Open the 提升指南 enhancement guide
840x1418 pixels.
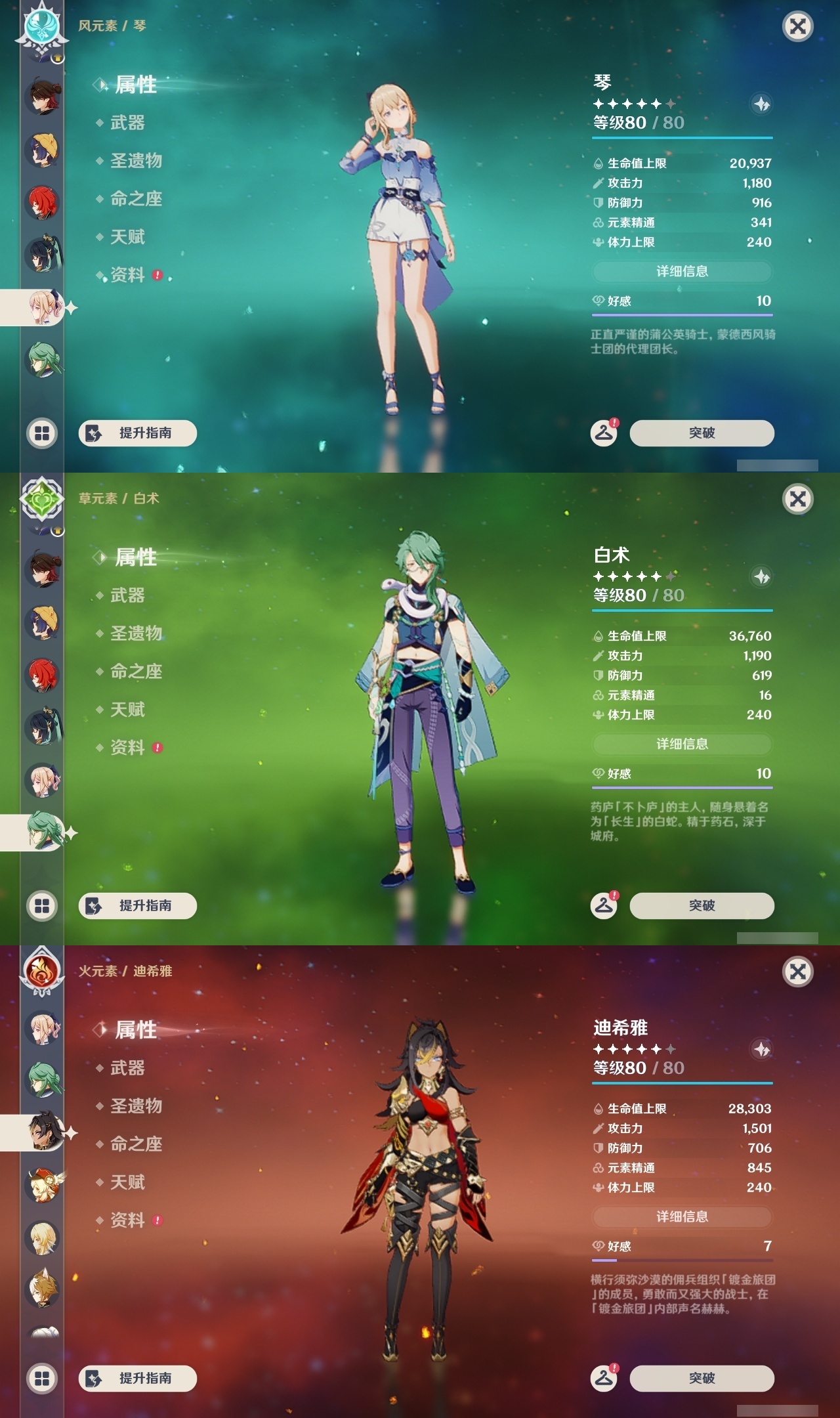coord(137,433)
